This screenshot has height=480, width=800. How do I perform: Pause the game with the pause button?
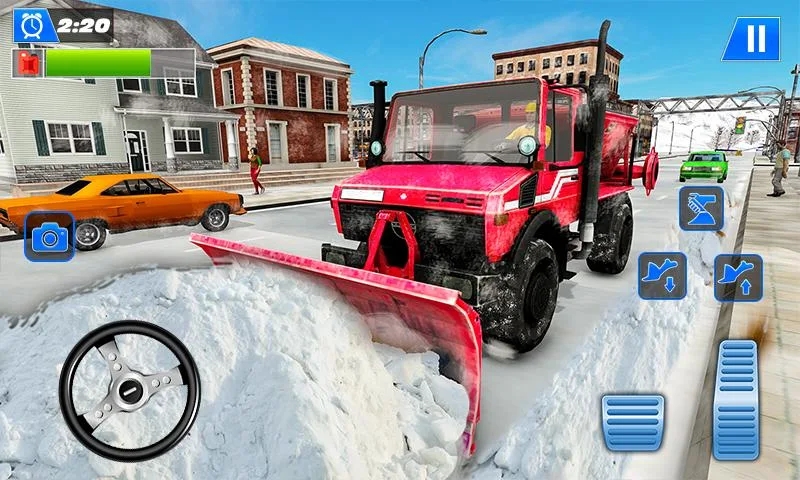750,39
